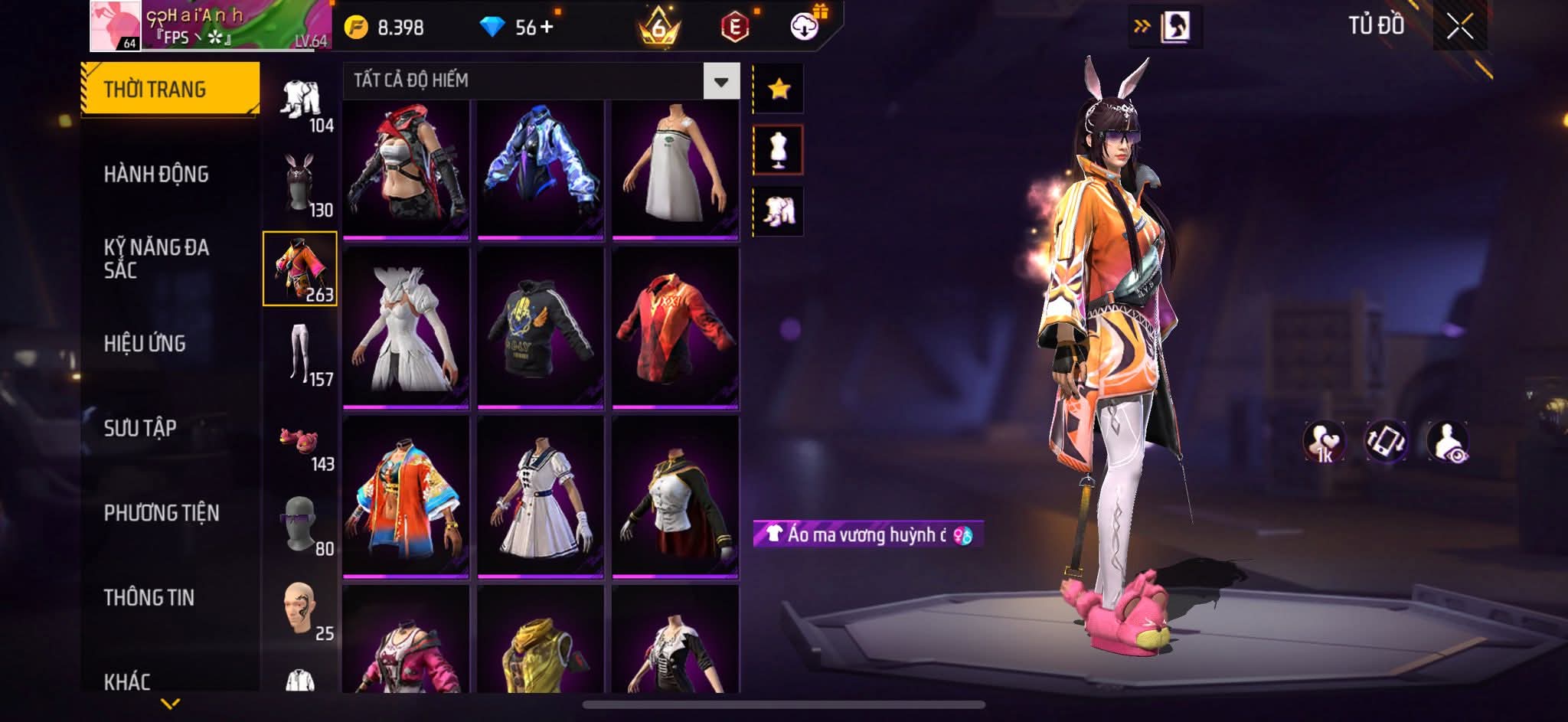Click the diamond currency top-up plus
This screenshot has height=722, width=1568.
(x=547, y=28)
